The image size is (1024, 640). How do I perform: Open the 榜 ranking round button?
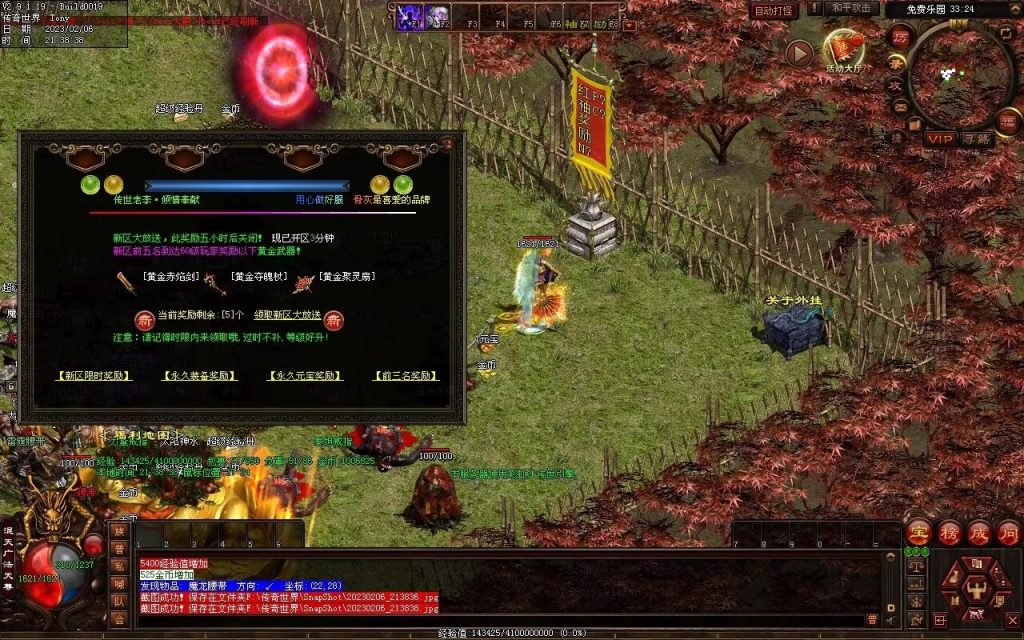pyautogui.click(x=949, y=532)
